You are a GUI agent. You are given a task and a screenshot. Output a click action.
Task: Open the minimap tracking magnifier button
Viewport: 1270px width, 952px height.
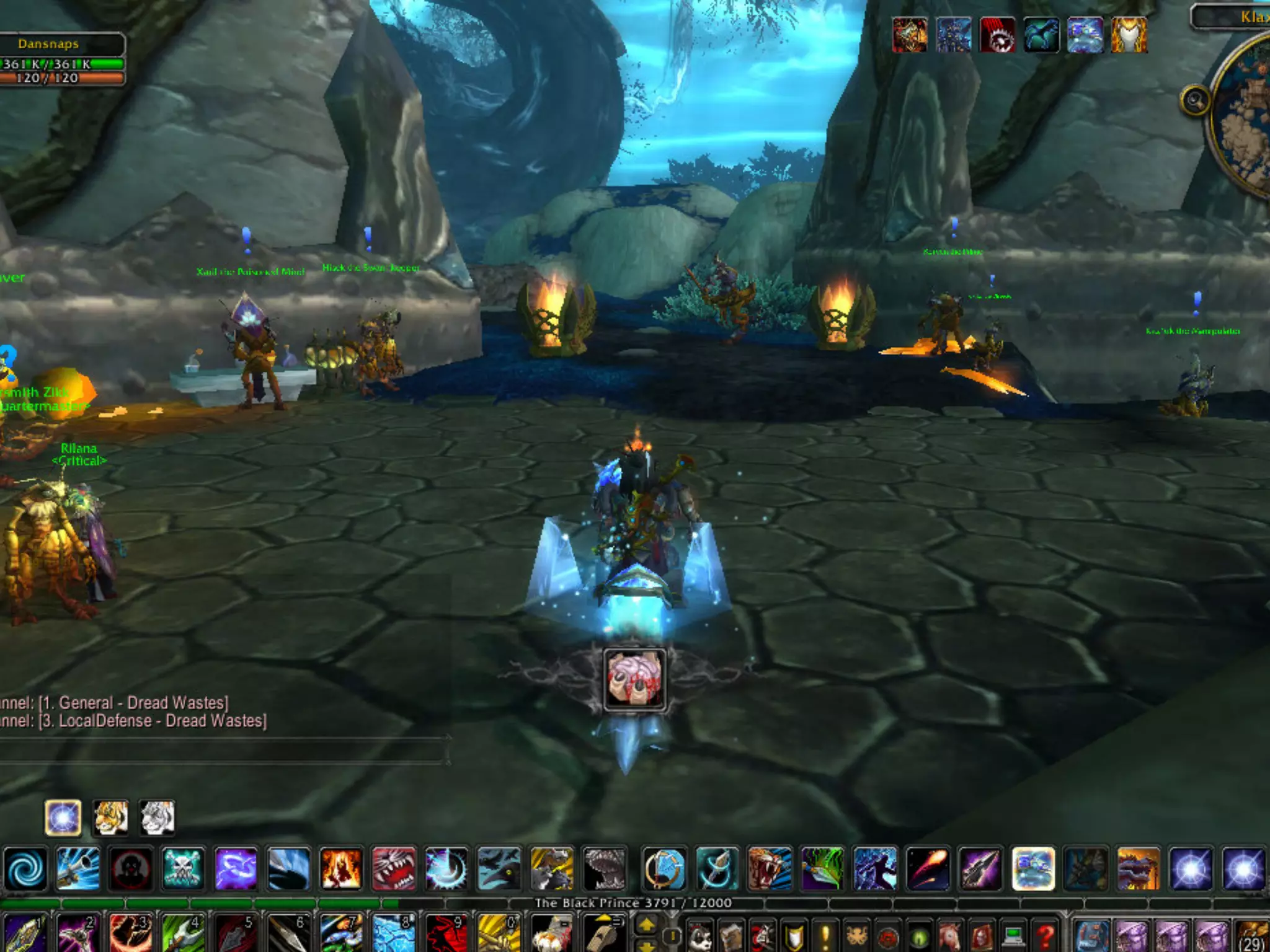click(1195, 100)
